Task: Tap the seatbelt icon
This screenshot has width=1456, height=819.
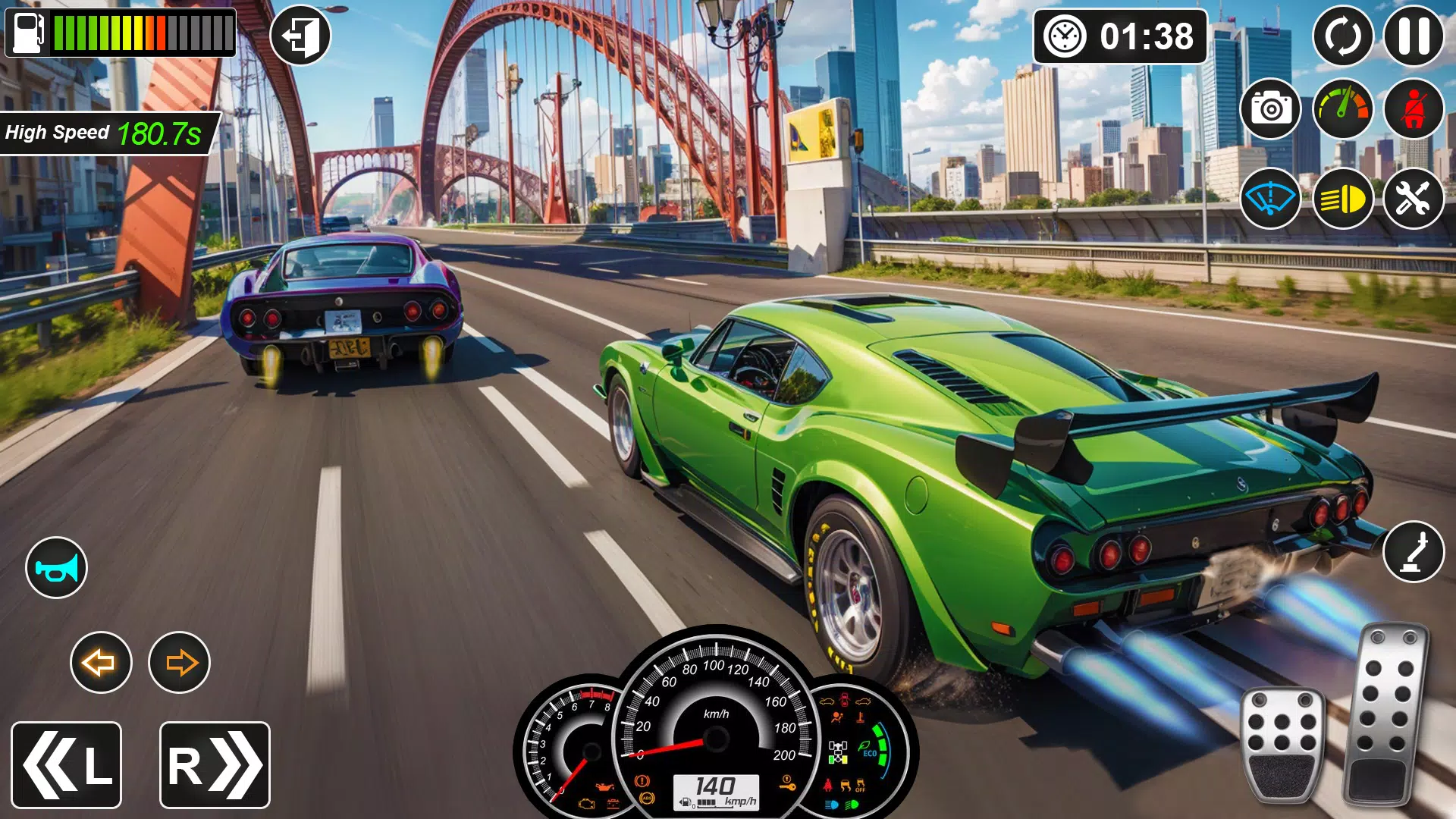Action: (x=1415, y=109)
